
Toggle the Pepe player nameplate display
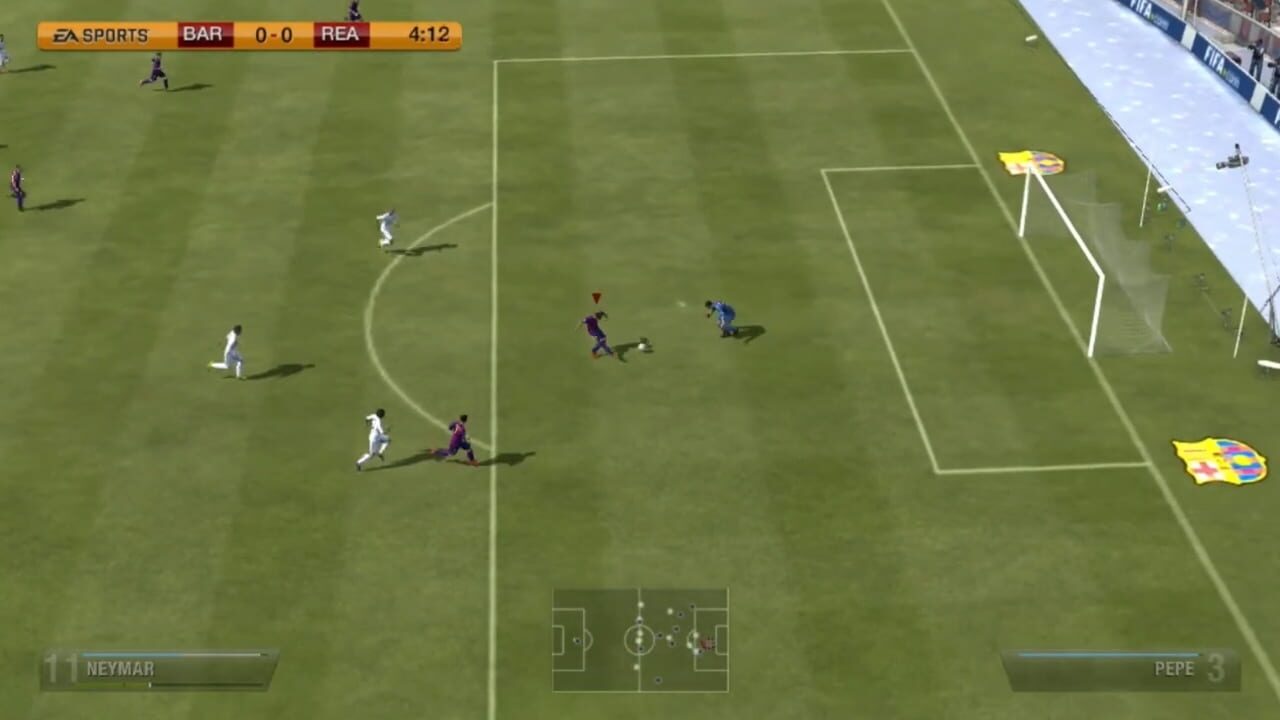[1120, 668]
